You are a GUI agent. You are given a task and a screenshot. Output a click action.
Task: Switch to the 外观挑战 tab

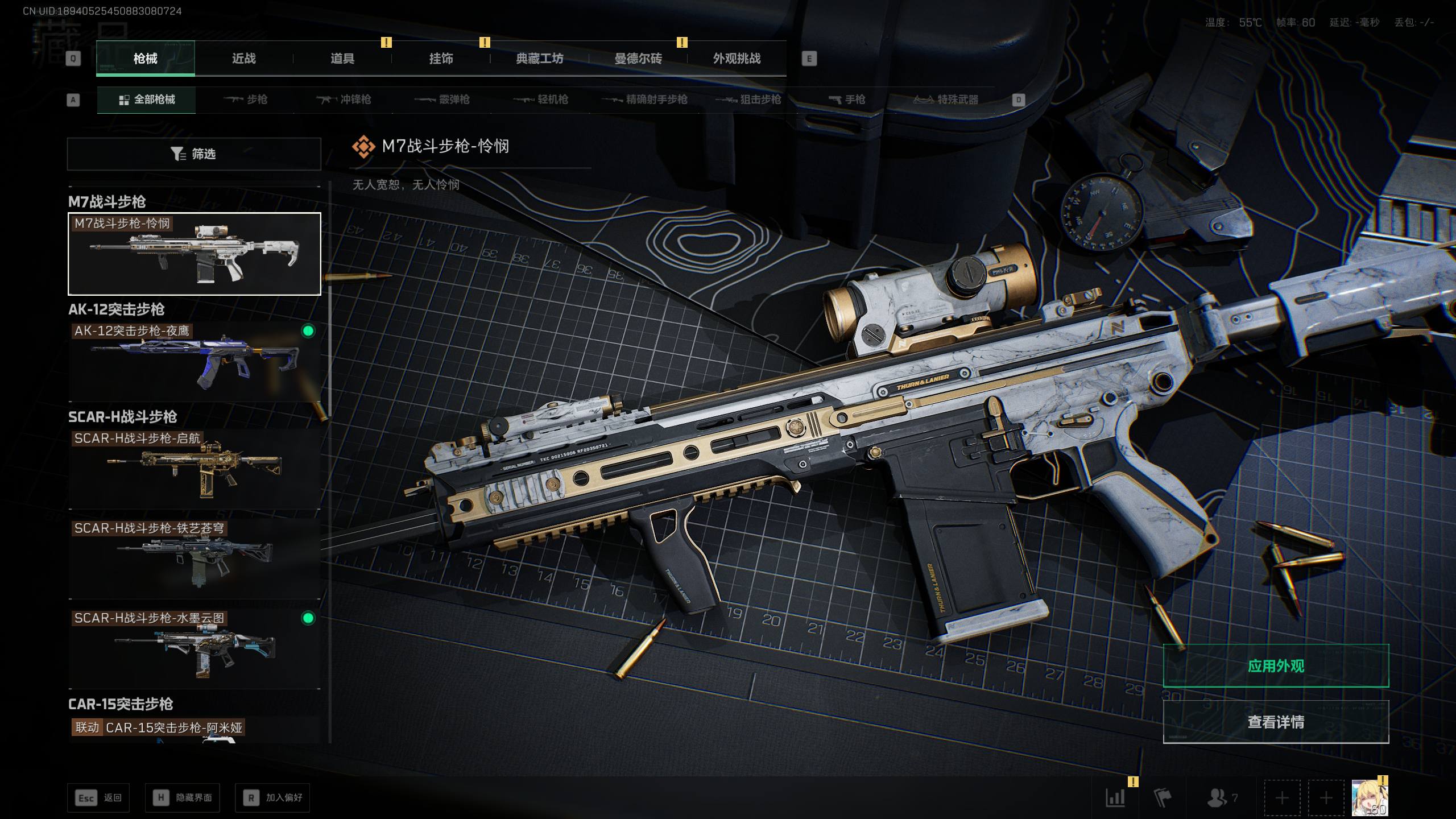(737, 59)
